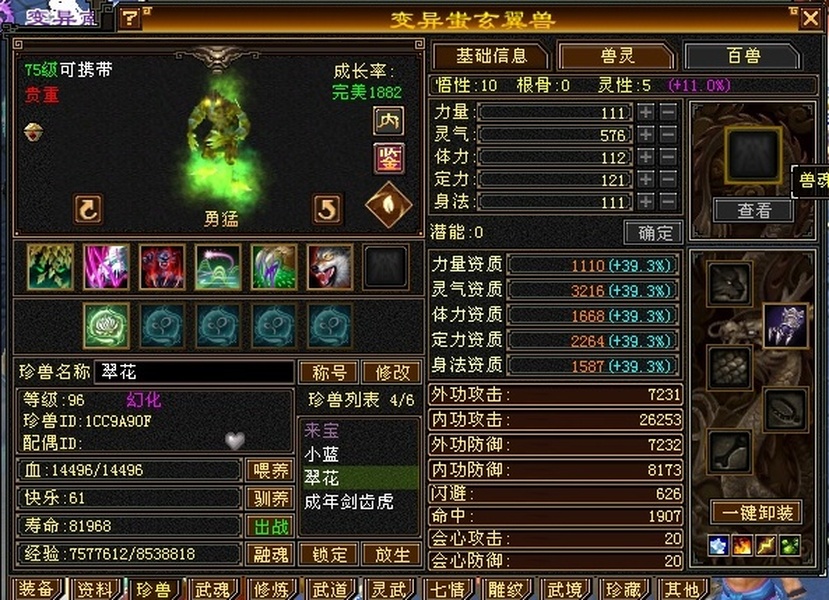Screen dimensions: 829x600
Task: Click the 喂养 feed button
Action: (x=269, y=470)
